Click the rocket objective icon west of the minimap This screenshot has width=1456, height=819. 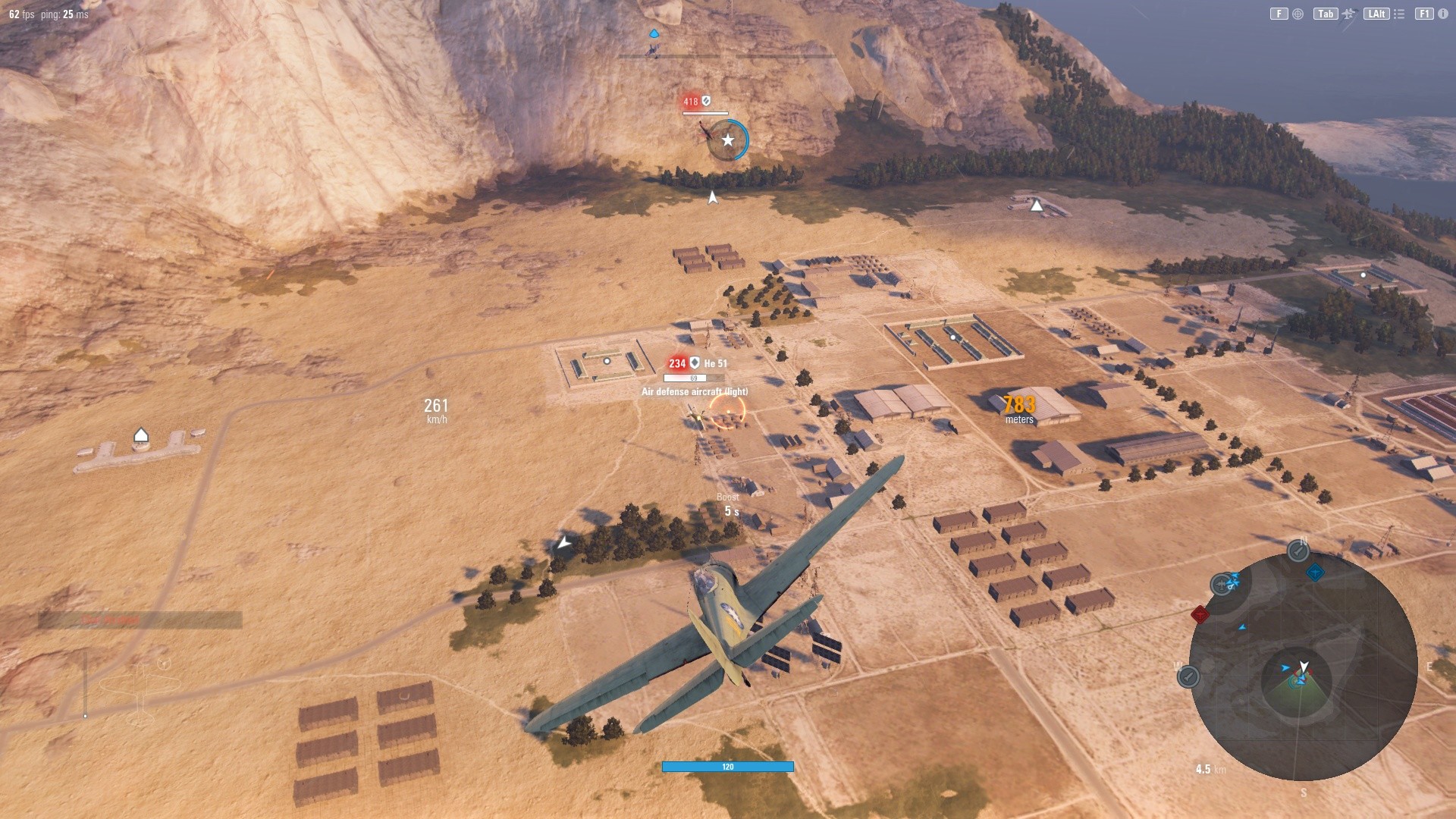(x=1187, y=677)
